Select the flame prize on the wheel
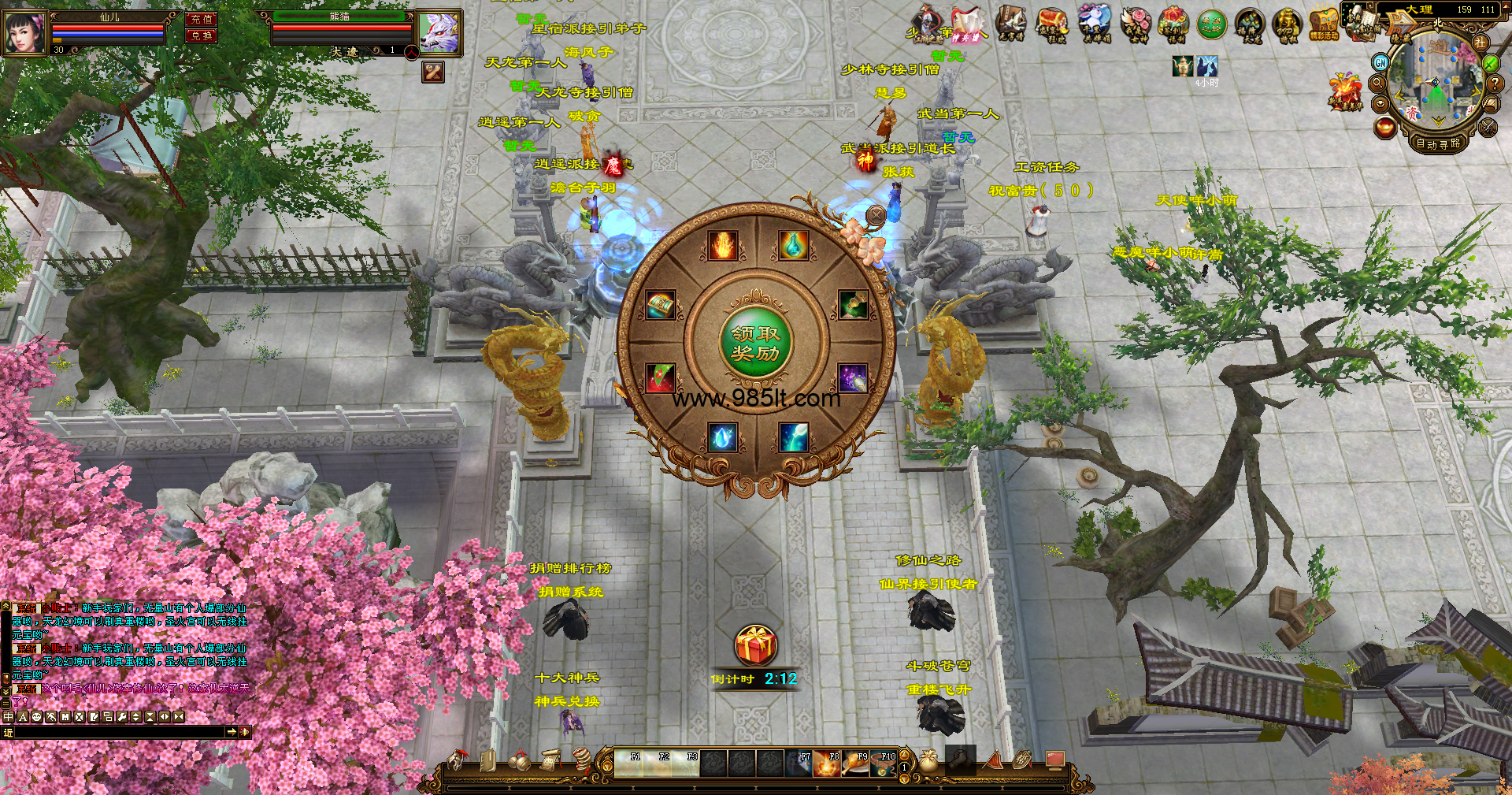Image resolution: width=1512 pixels, height=795 pixels. coord(722,245)
